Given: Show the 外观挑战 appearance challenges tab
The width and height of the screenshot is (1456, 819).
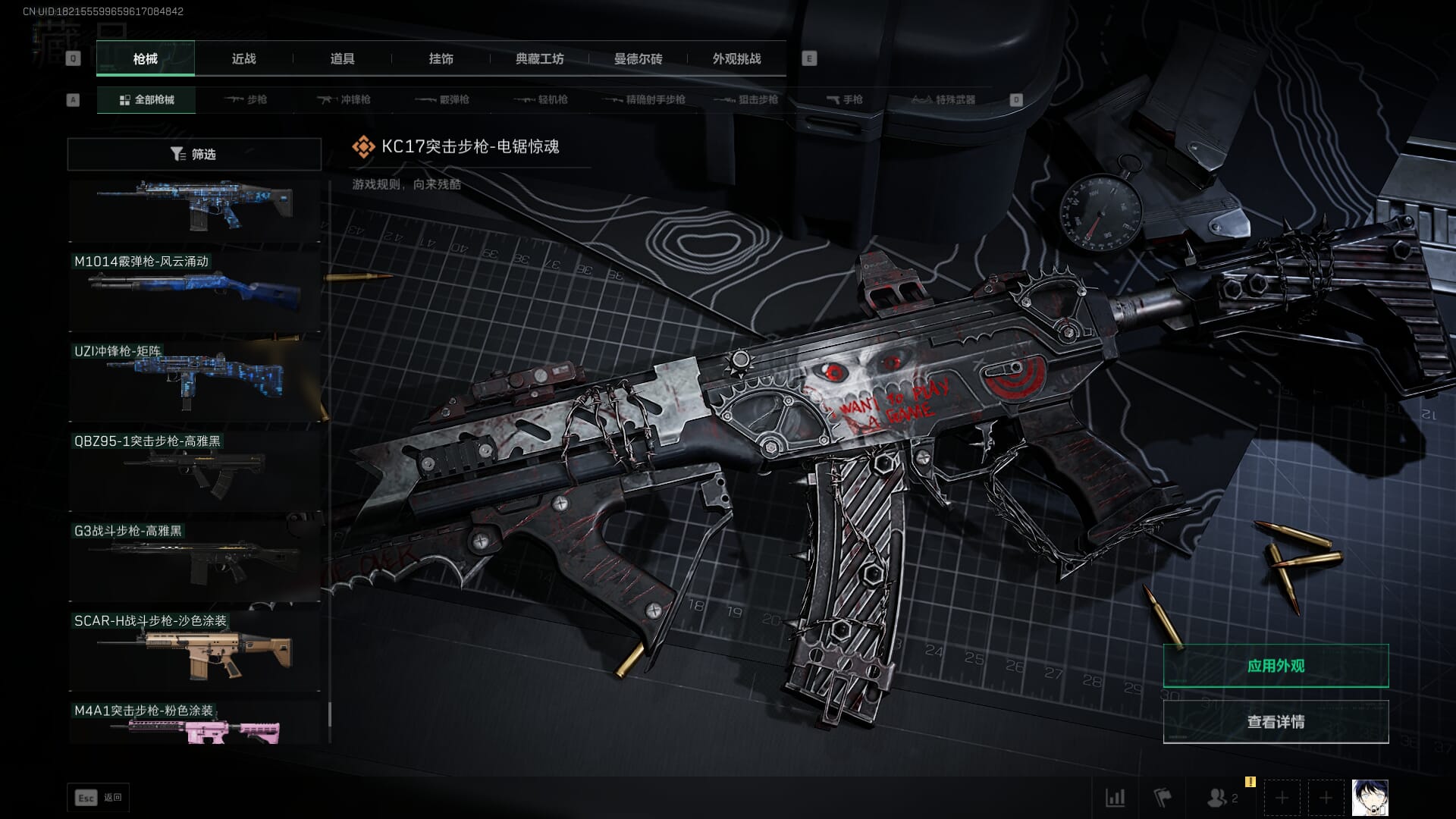Looking at the screenshot, I should click(x=736, y=58).
